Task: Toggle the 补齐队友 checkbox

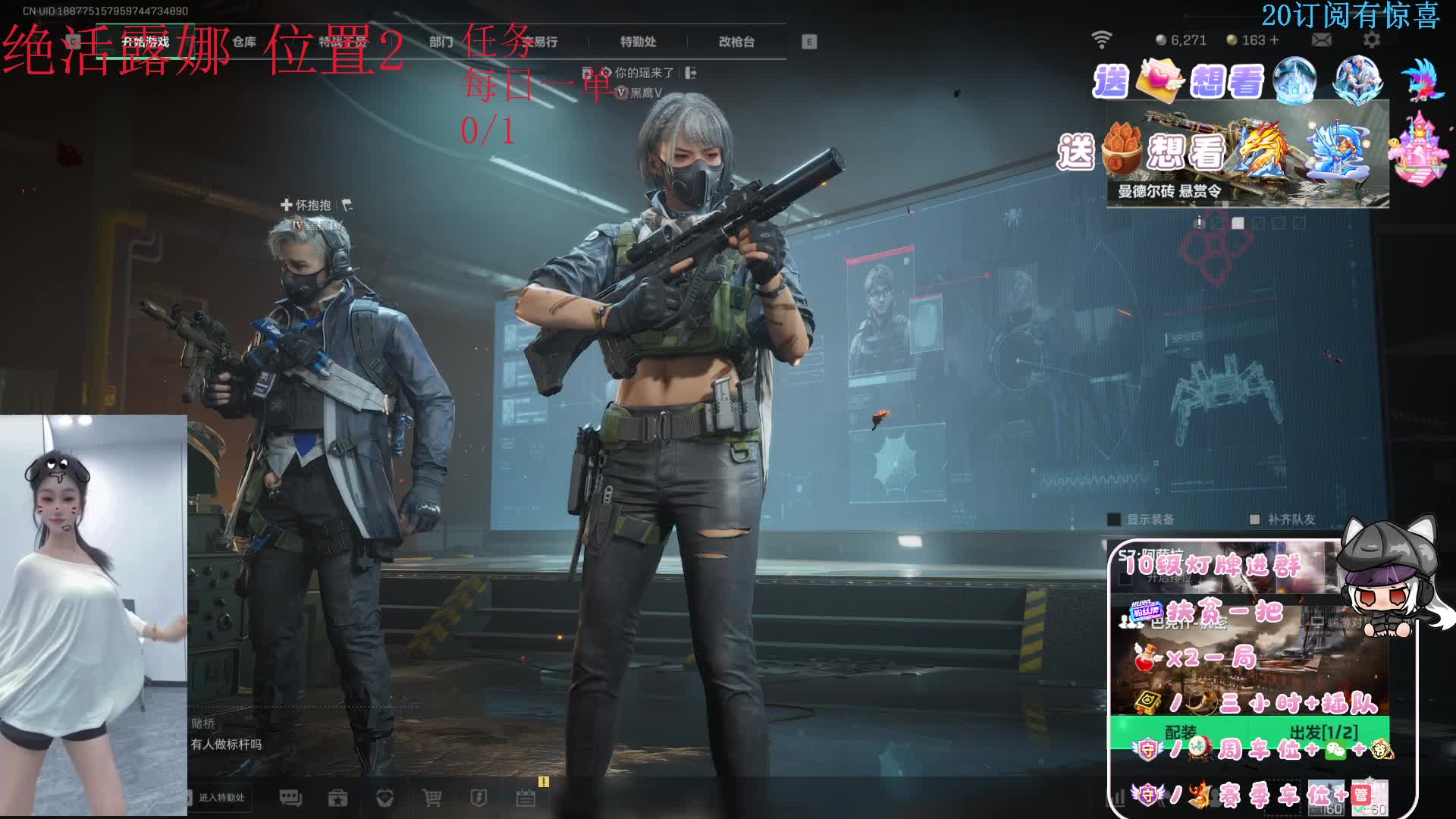Action: coord(1255,519)
